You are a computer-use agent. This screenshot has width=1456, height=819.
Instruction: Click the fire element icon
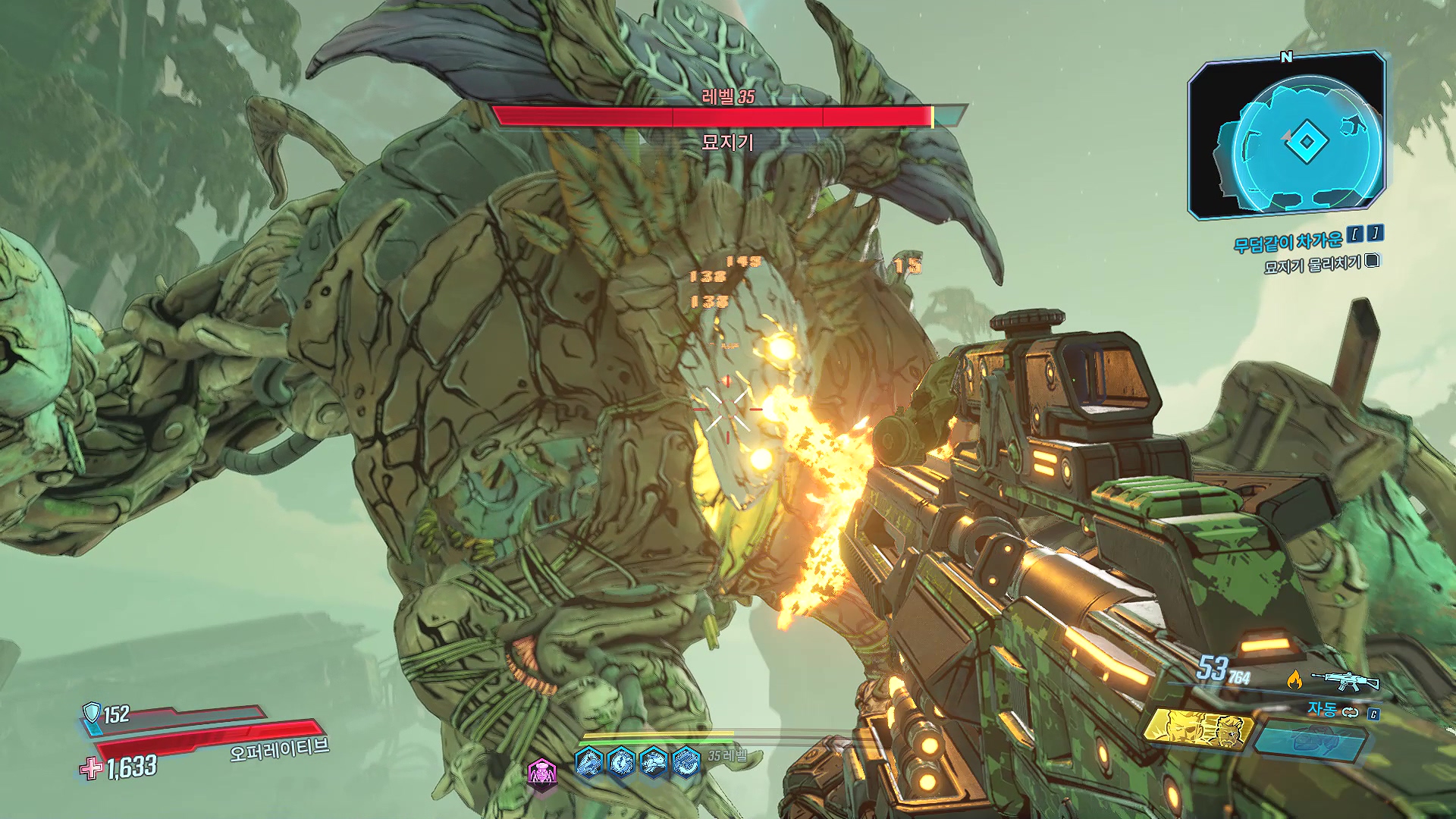[1294, 679]
